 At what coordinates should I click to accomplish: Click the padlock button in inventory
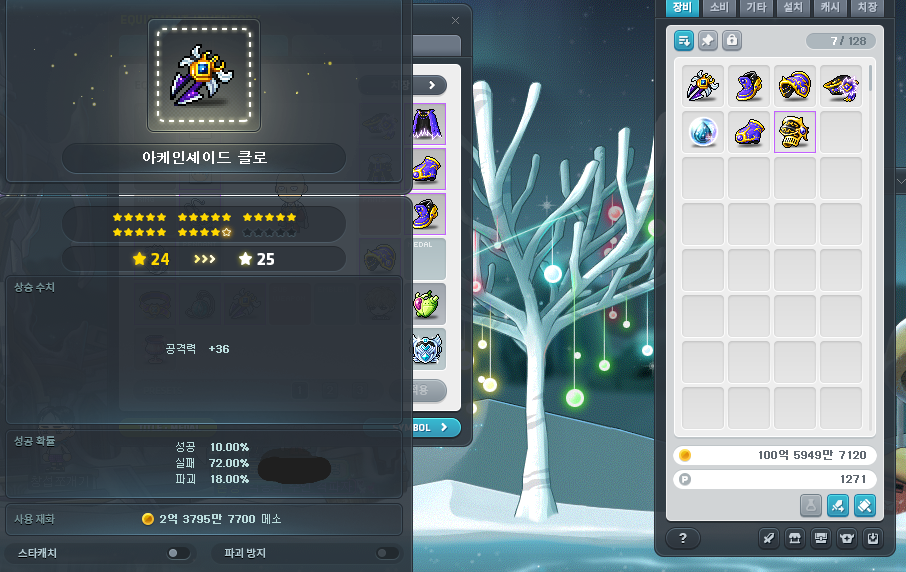[732, 41]
